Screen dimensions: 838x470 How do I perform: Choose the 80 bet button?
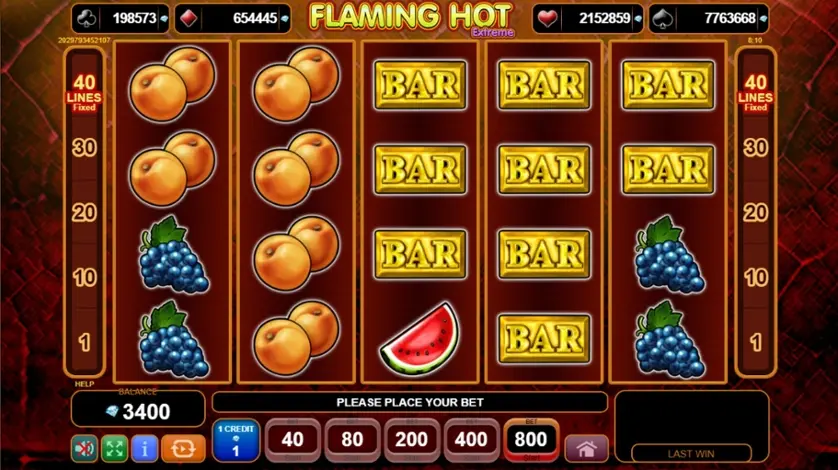(352, 440)
